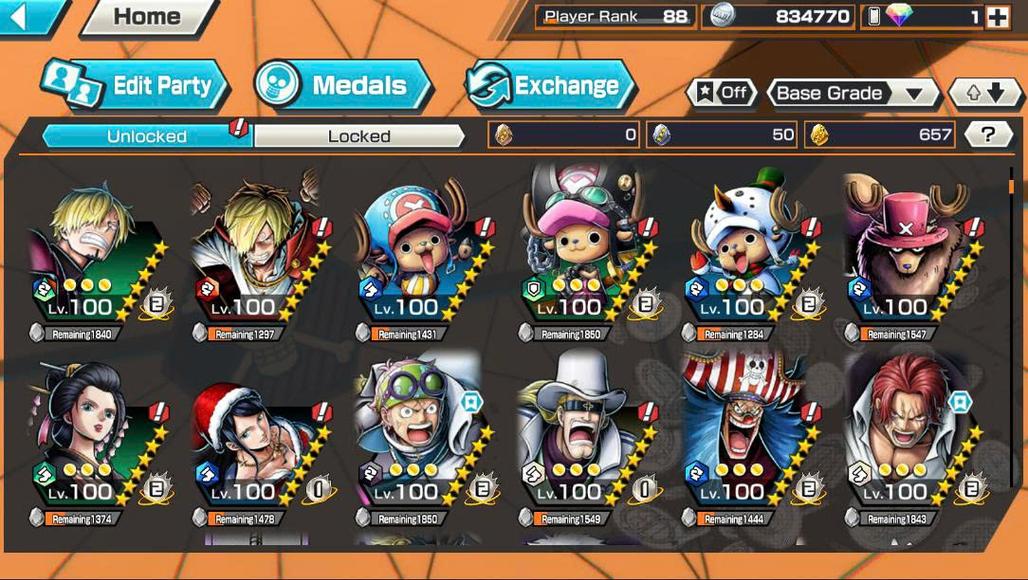1028x580 pixels.
Task: Toggle the favorites star filter Off button
Action: click(721, 93)
